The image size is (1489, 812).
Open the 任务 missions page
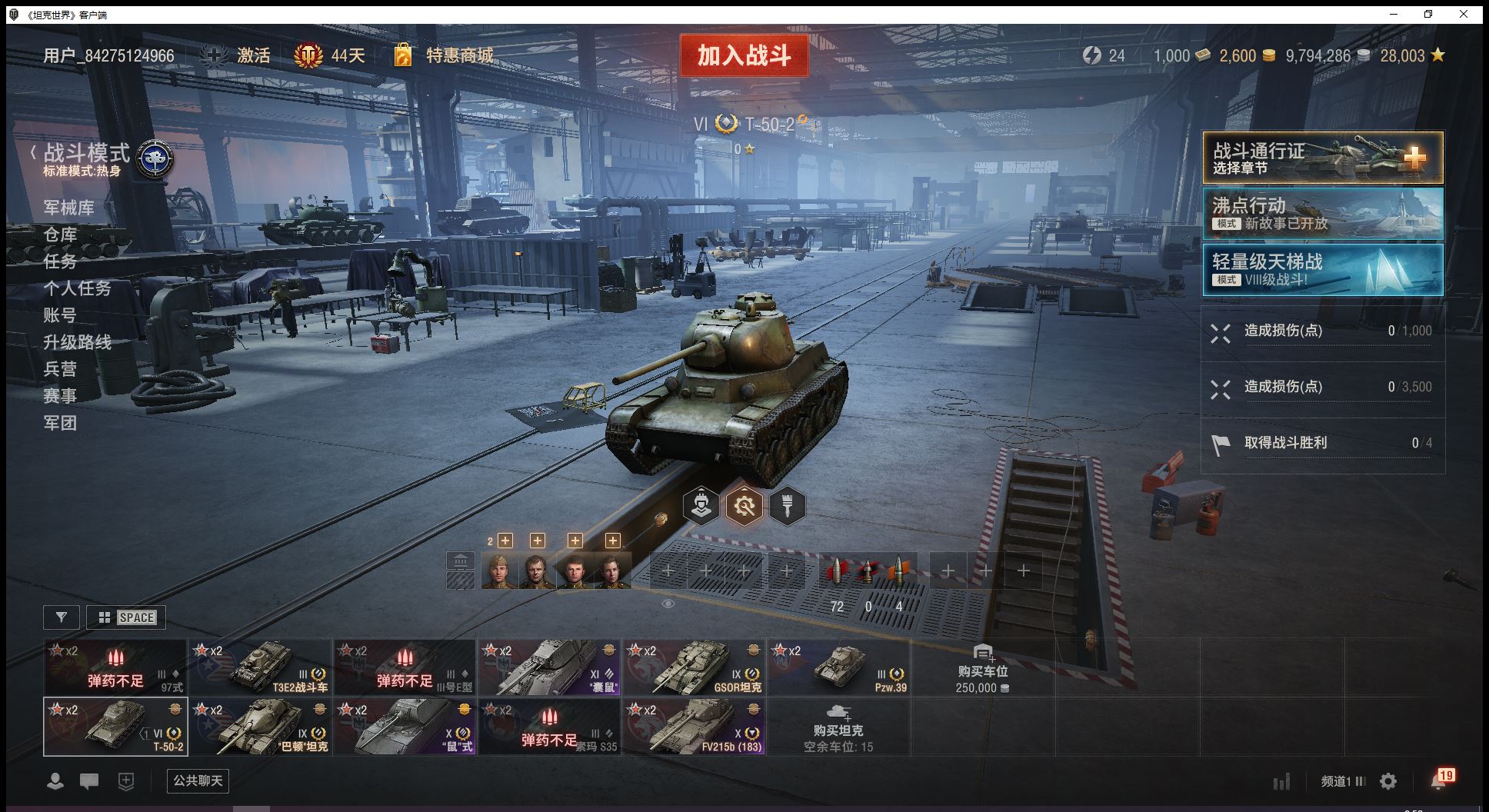(x=60, y=261)
